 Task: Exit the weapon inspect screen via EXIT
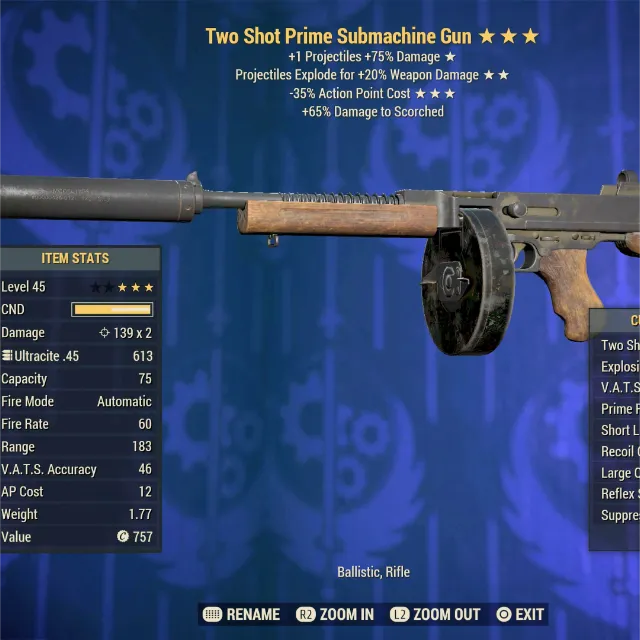(x=529, y=614)
